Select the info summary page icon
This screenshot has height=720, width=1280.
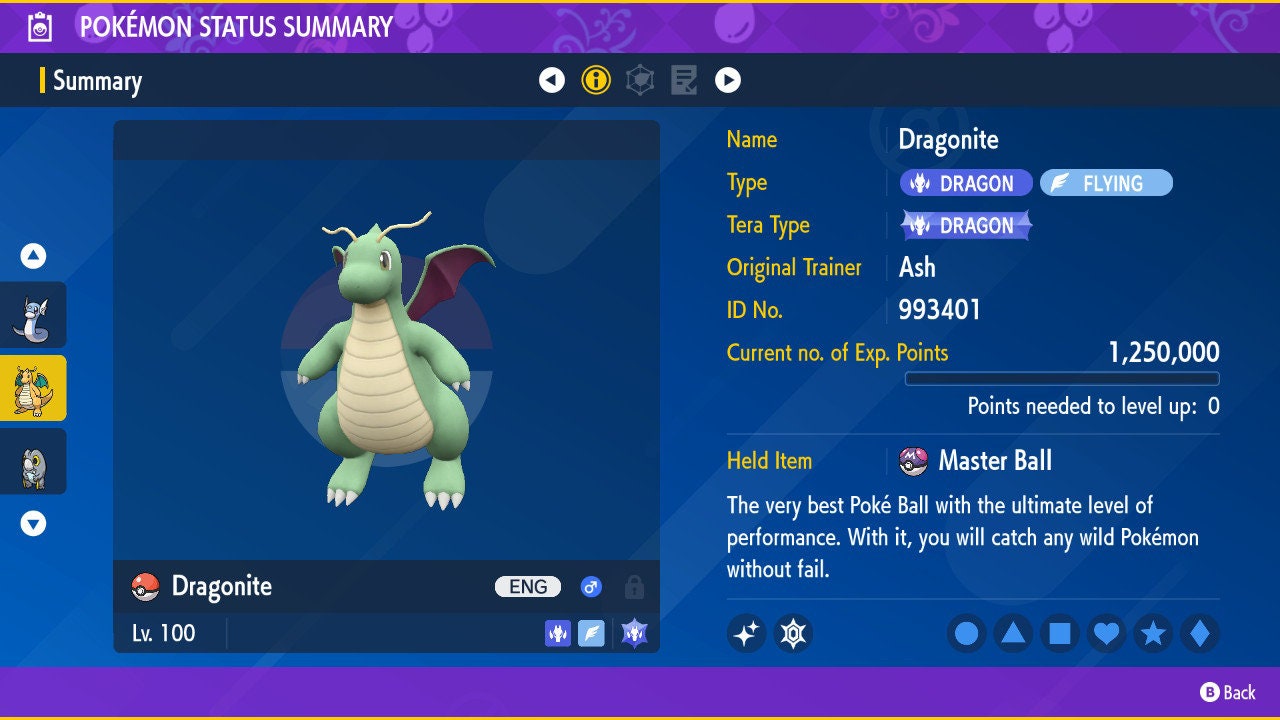(x=595, y=78)
